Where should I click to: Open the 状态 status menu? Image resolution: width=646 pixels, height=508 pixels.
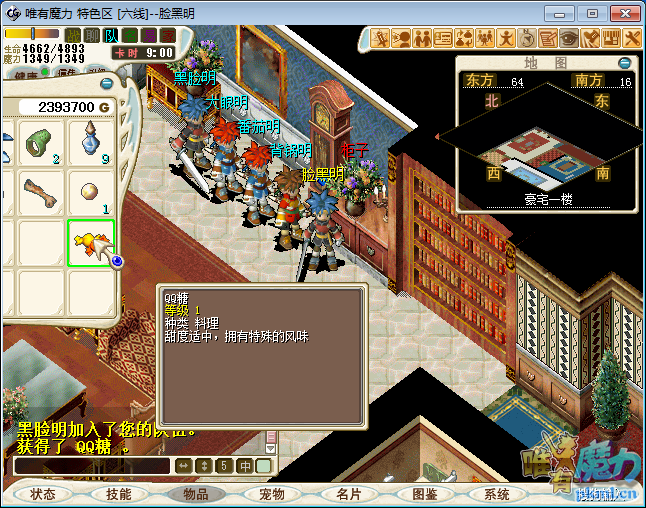[x=43, y=494]
